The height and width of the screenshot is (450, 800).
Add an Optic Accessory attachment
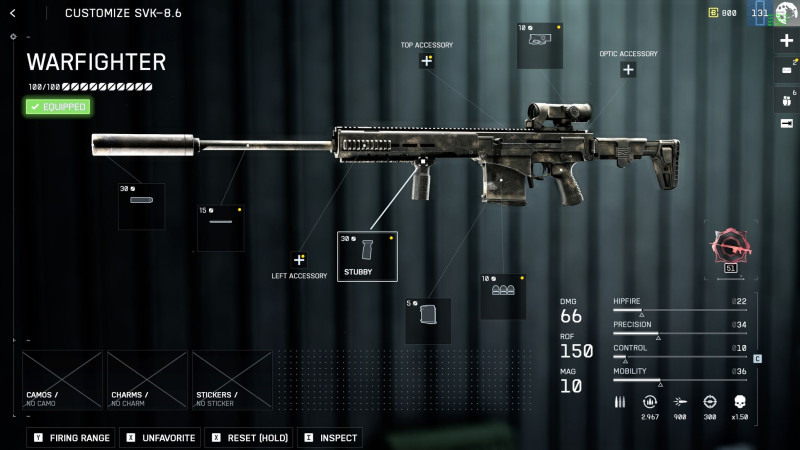pyautogui.click(x=628, y=70)
